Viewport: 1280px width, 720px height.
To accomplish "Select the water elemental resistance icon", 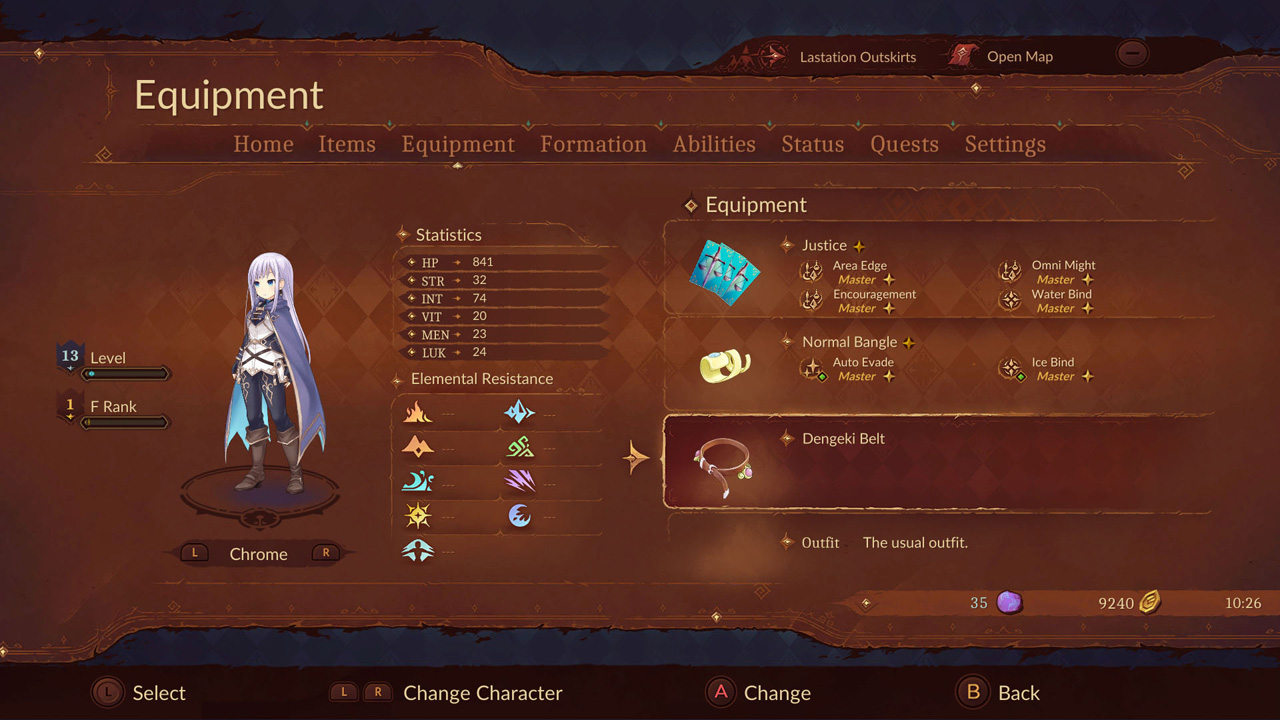I will 418,481.
